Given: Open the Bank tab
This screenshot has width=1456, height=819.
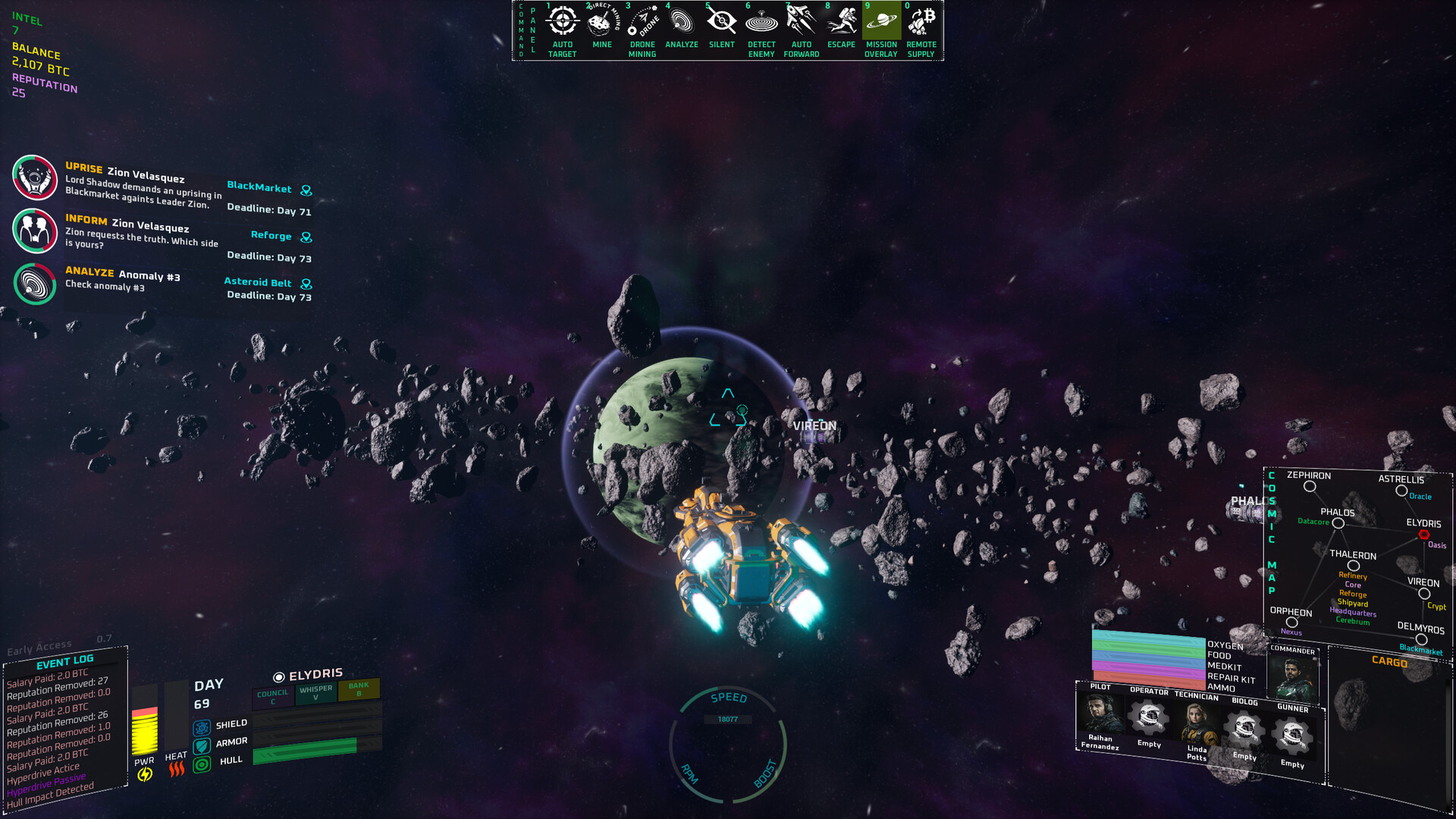Looking at the screenshot, I should [x=359, y=689].
